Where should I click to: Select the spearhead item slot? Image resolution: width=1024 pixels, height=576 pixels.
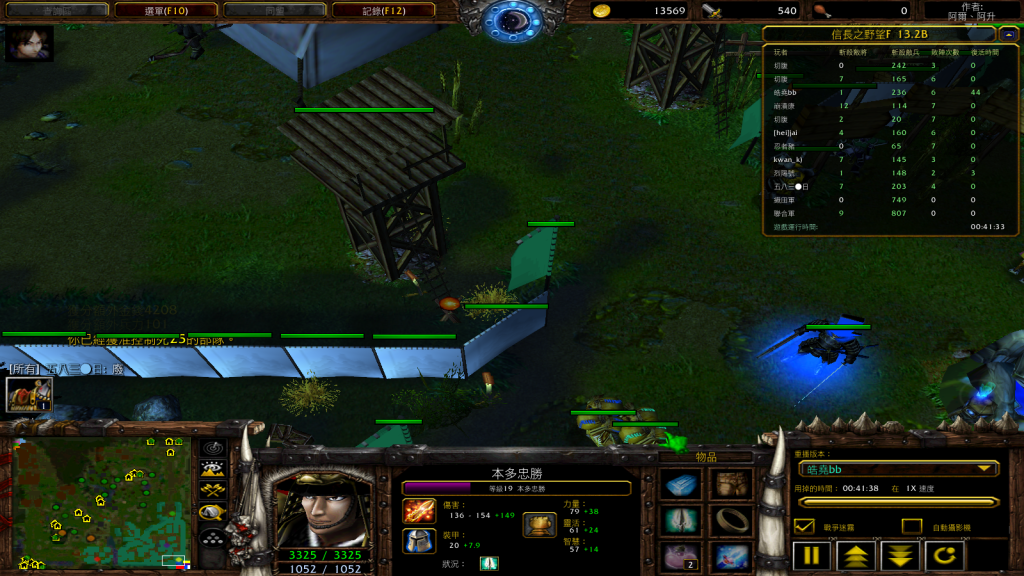tap(682, 521)
